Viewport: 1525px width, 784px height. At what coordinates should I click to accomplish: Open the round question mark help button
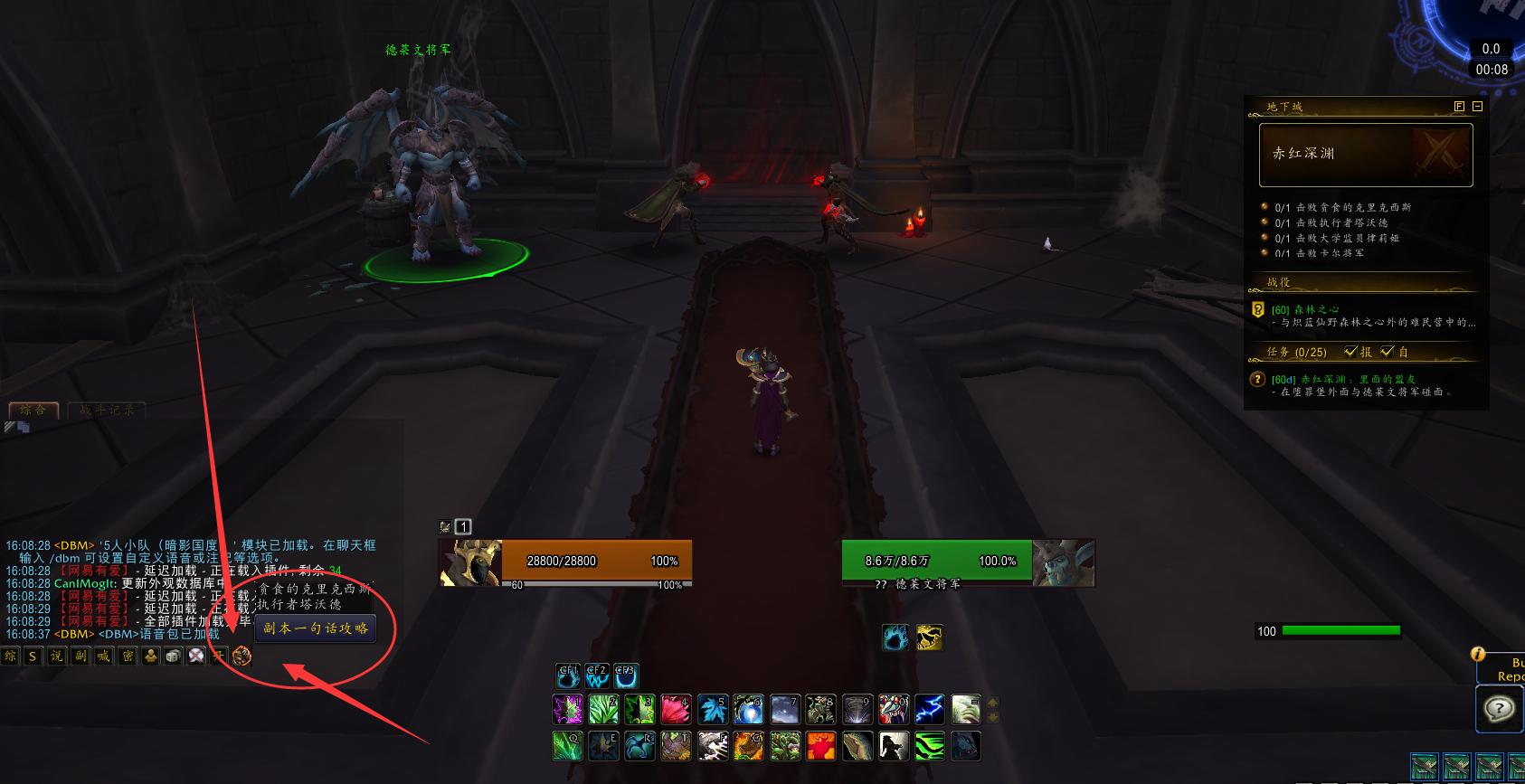(1498, 708)
